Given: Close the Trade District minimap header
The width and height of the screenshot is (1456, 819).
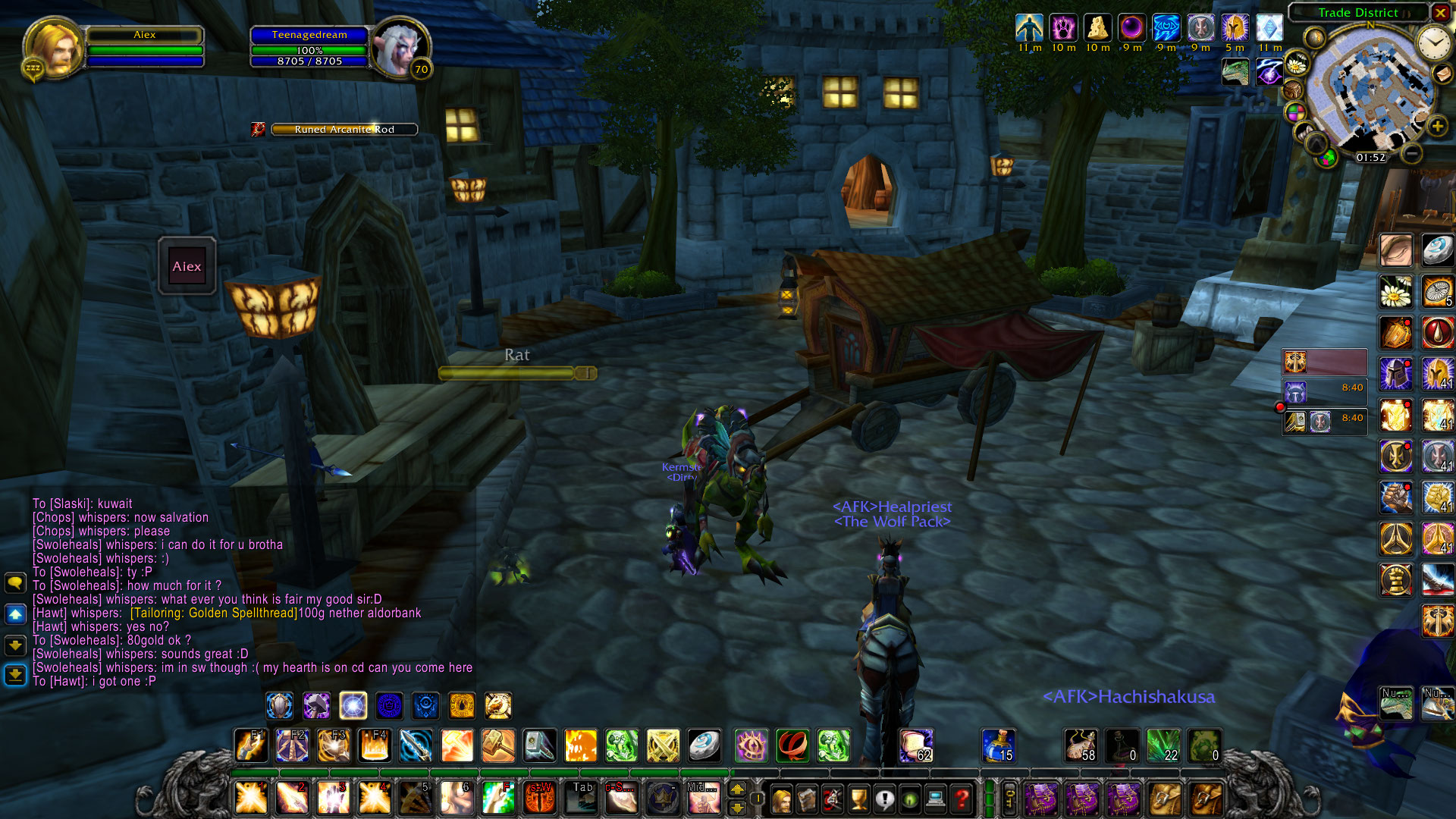Looking at the screenshot, I should pyautogui.click(x=1440, y=12).
